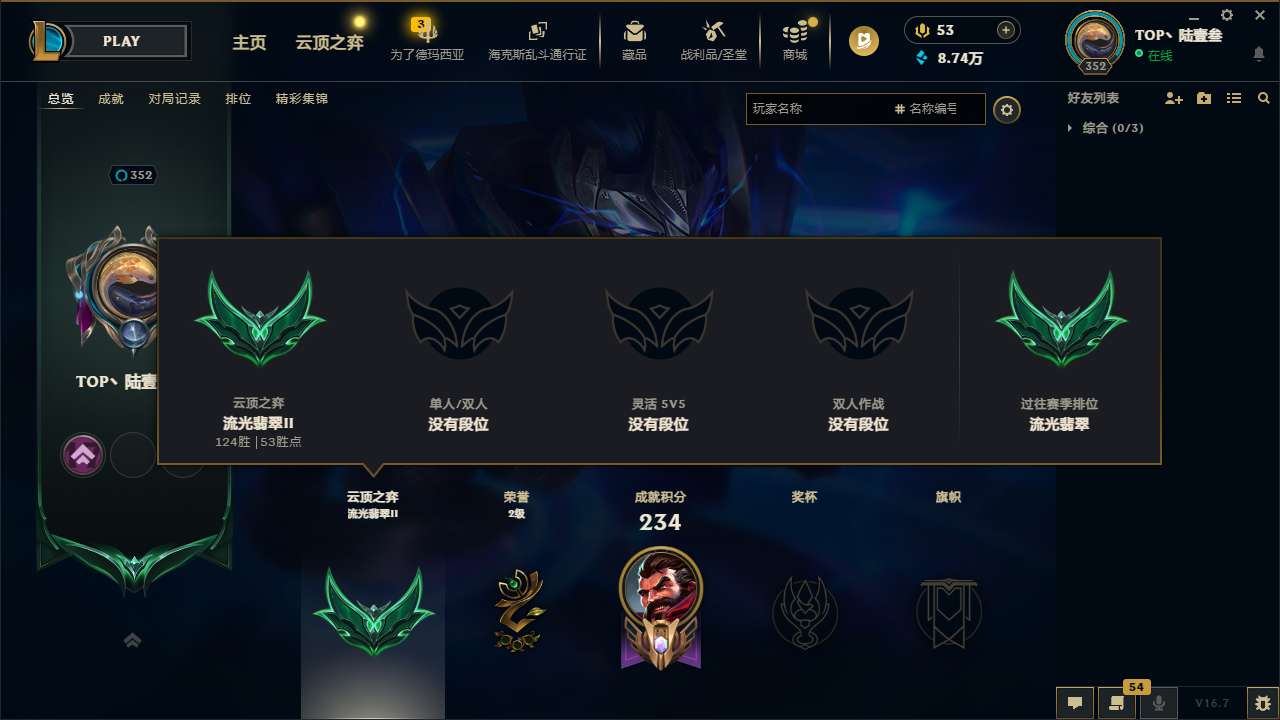The height and width of the screenshot is (720, 1280).
Task: Toggle friends list view with list icon
Action: point(1233,98)
